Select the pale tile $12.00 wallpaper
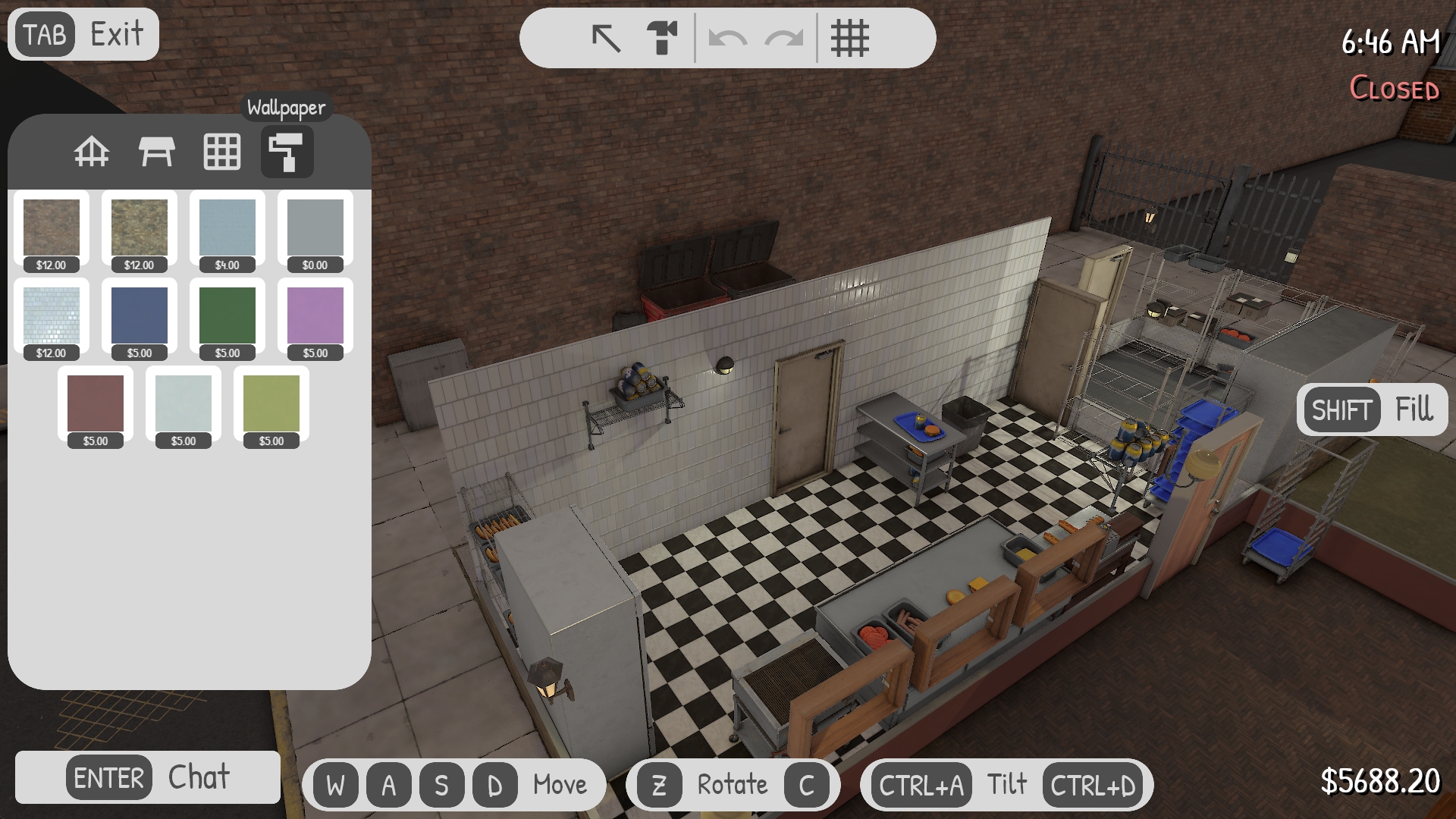Viewport: 1456px width, 819px height. (x=52, y=316)
